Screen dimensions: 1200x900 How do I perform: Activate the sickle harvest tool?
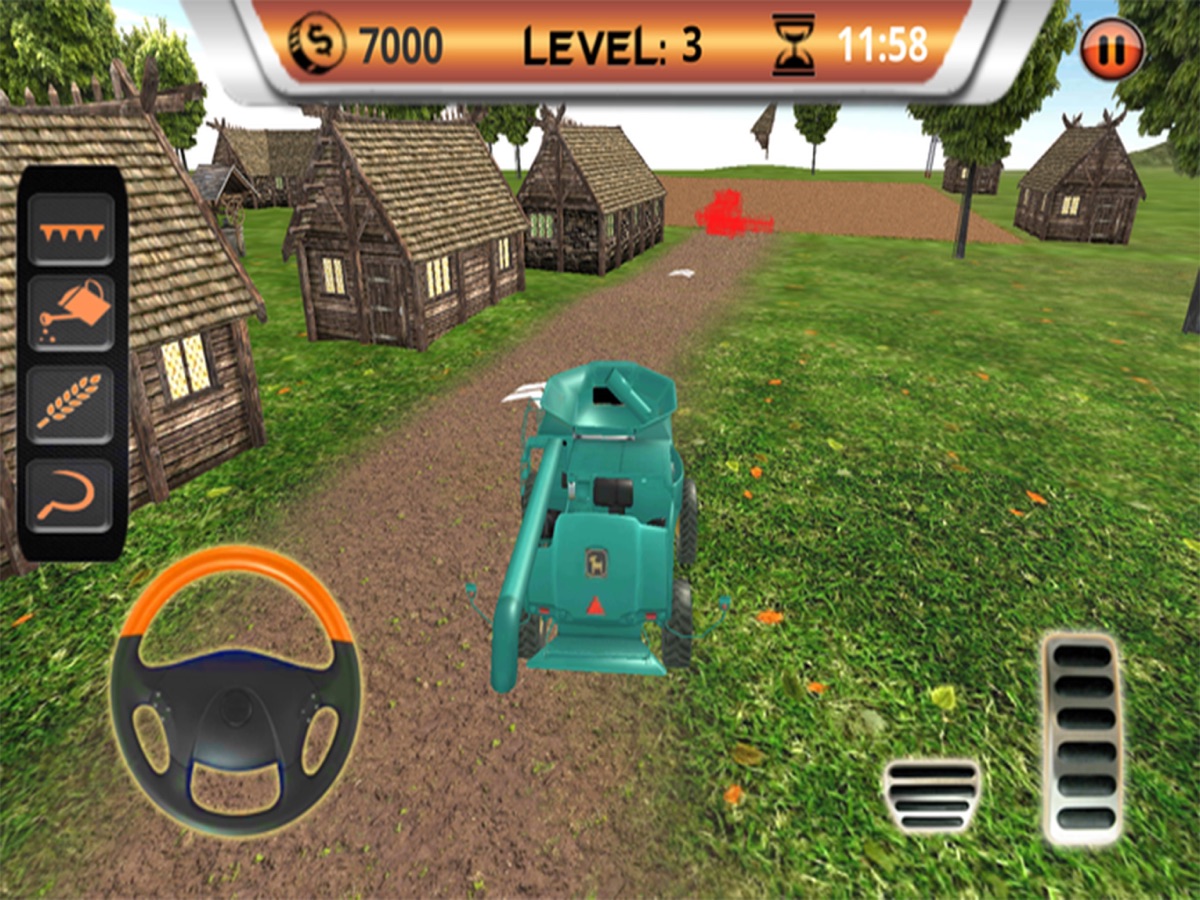click(71, 495)
